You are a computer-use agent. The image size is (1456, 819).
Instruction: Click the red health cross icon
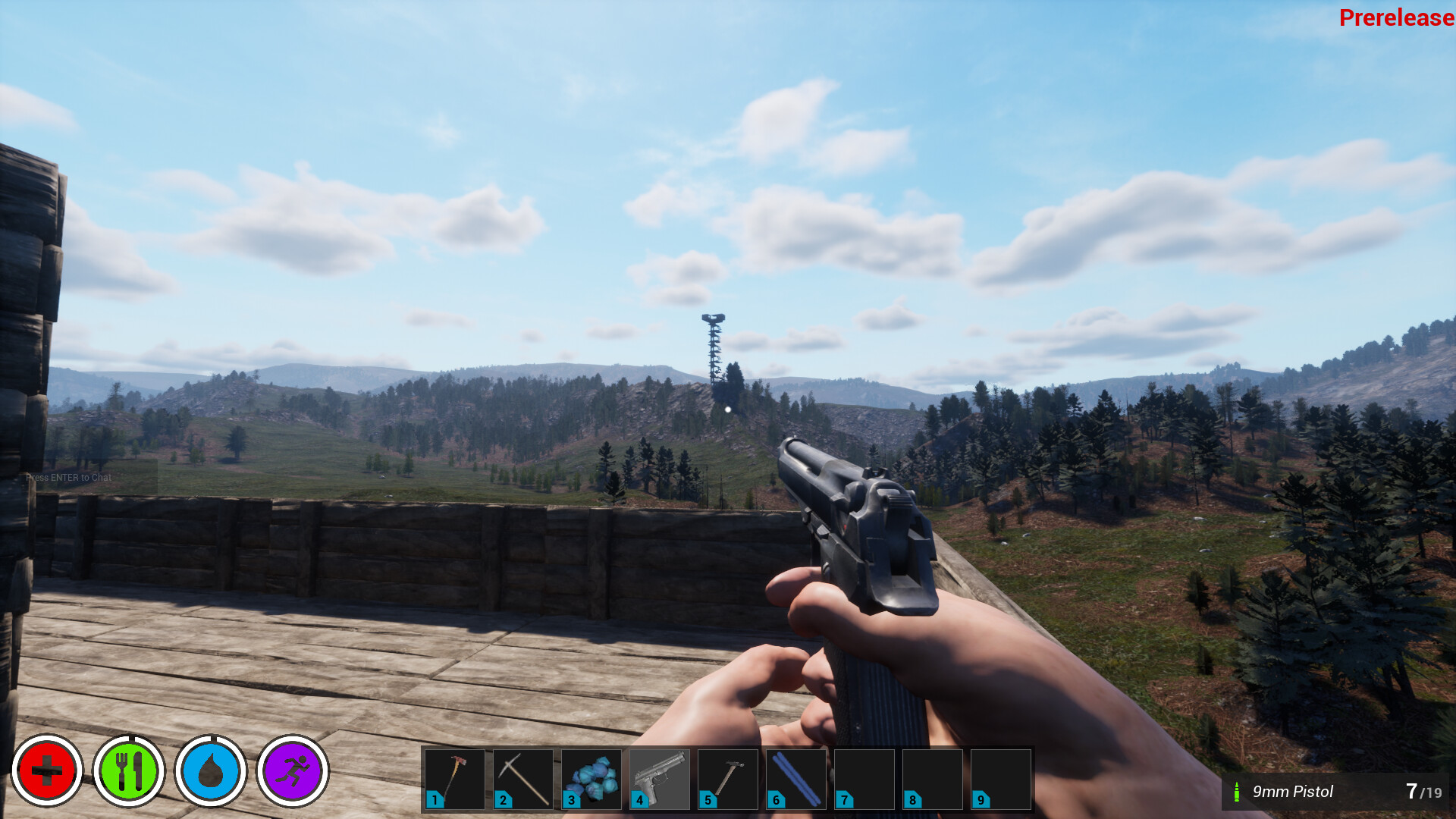coord(47,771)
